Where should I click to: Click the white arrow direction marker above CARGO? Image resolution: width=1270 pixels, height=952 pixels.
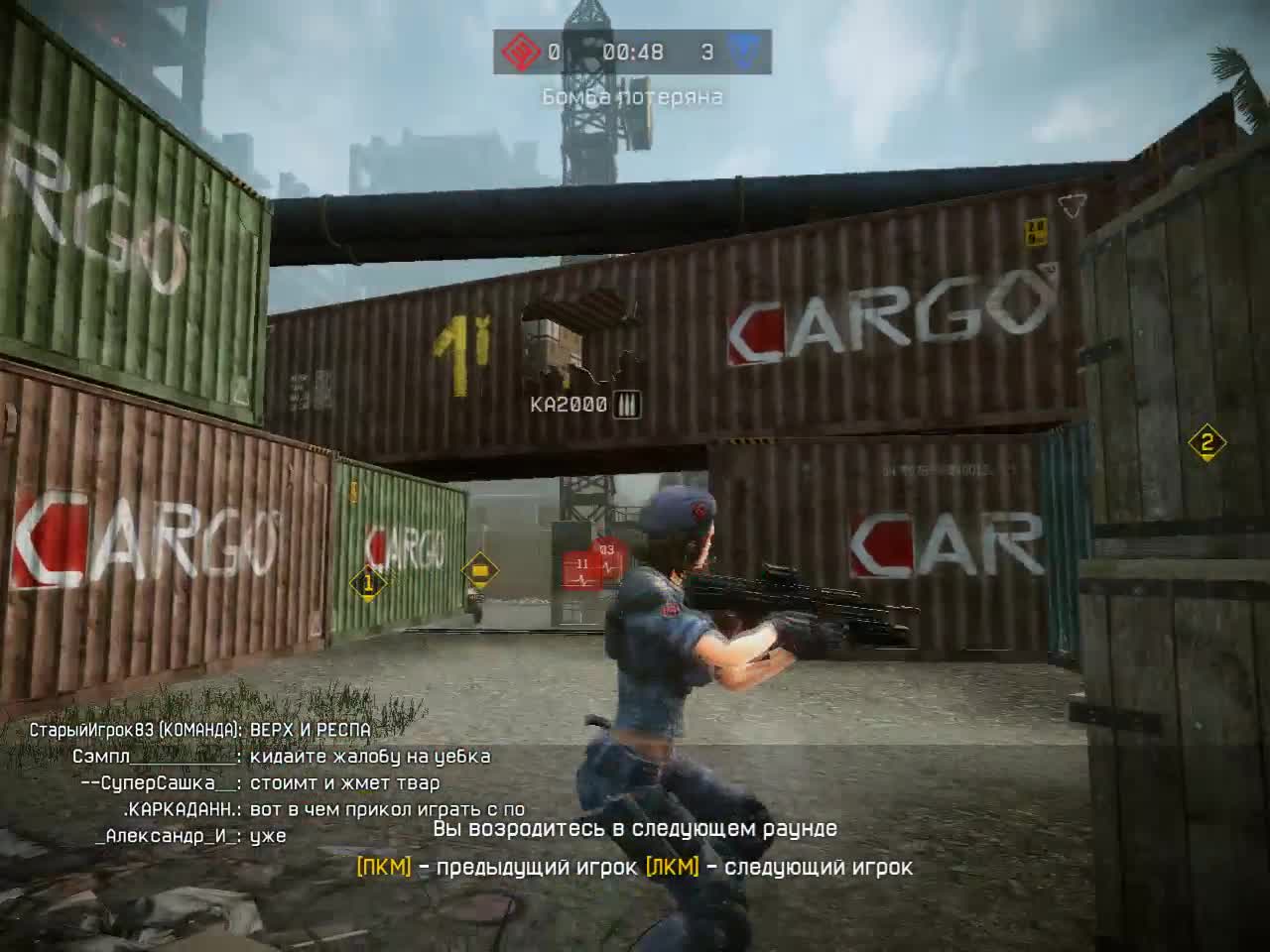tap(1070, 206)
